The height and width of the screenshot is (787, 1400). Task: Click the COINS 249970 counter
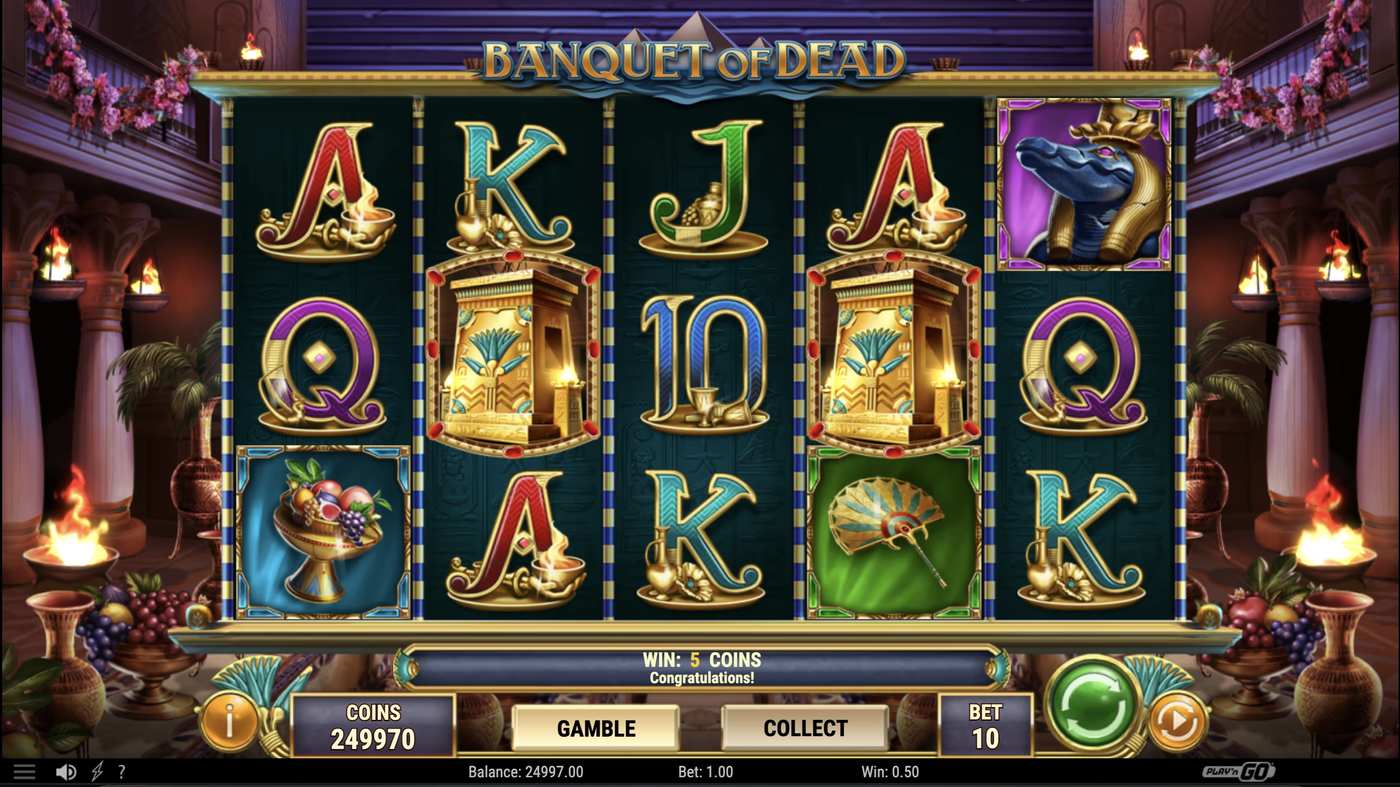pyautogui.click(x=374, y=722)
